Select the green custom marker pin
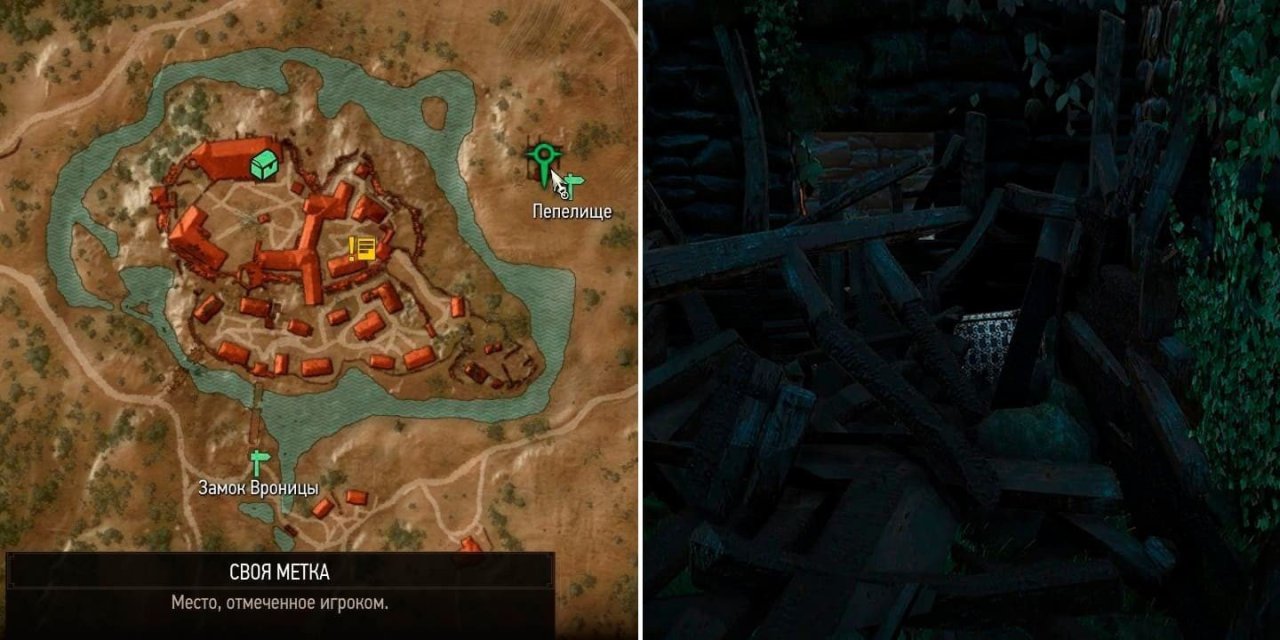Screen dimensions: 1280x640 (543, 157)
